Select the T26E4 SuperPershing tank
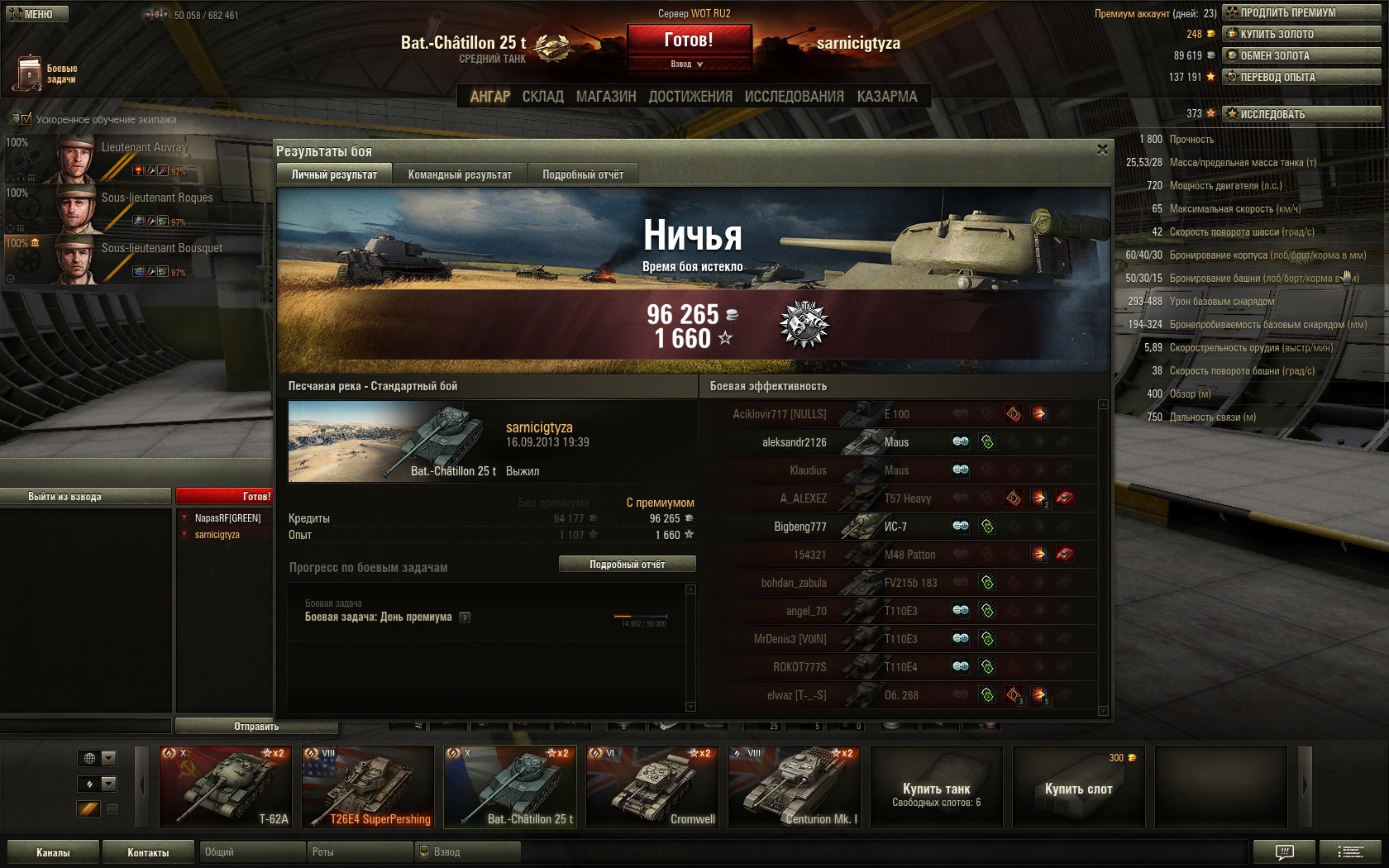Viewport: 1389px width, 868px height. (x=367, y=787)
